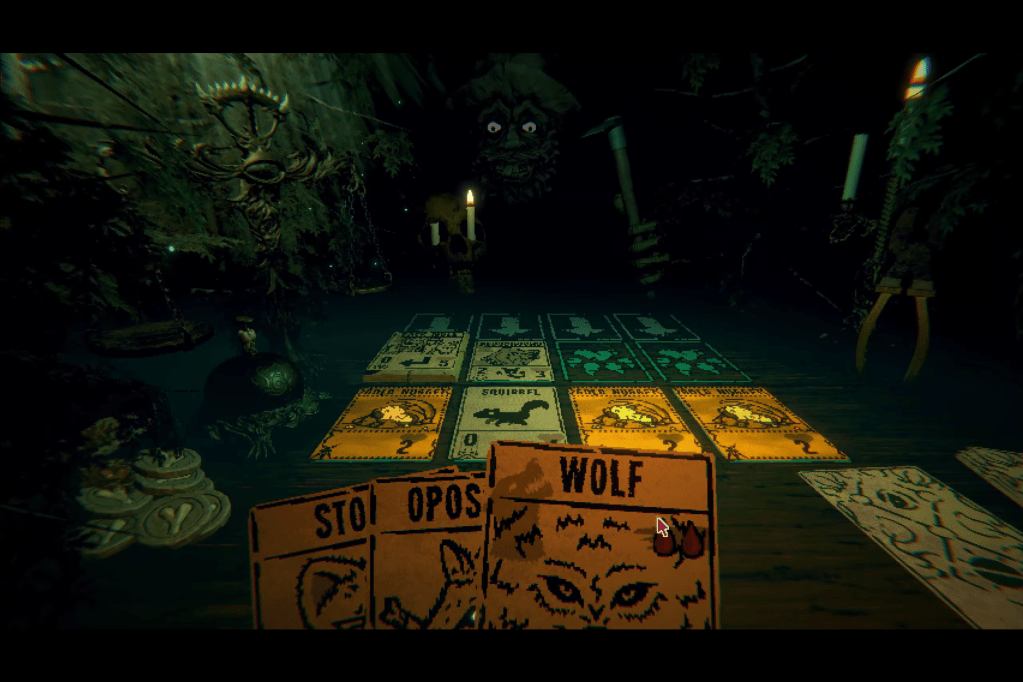Screen dimensions: 1023x682
Task: Select the Wolf card in hand
Action: click(600, 540)
